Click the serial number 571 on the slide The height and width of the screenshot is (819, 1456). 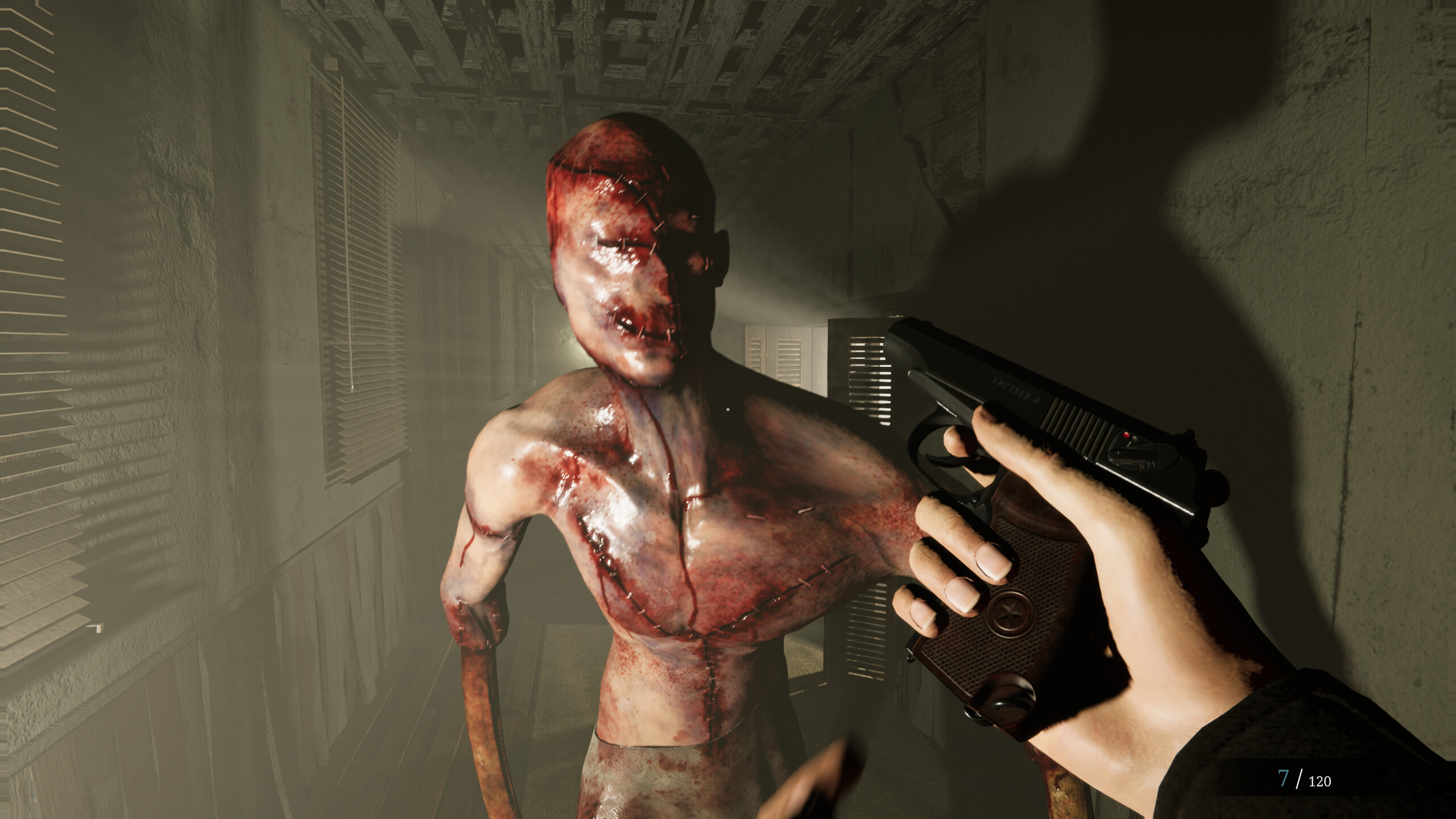pos(1146,465)
